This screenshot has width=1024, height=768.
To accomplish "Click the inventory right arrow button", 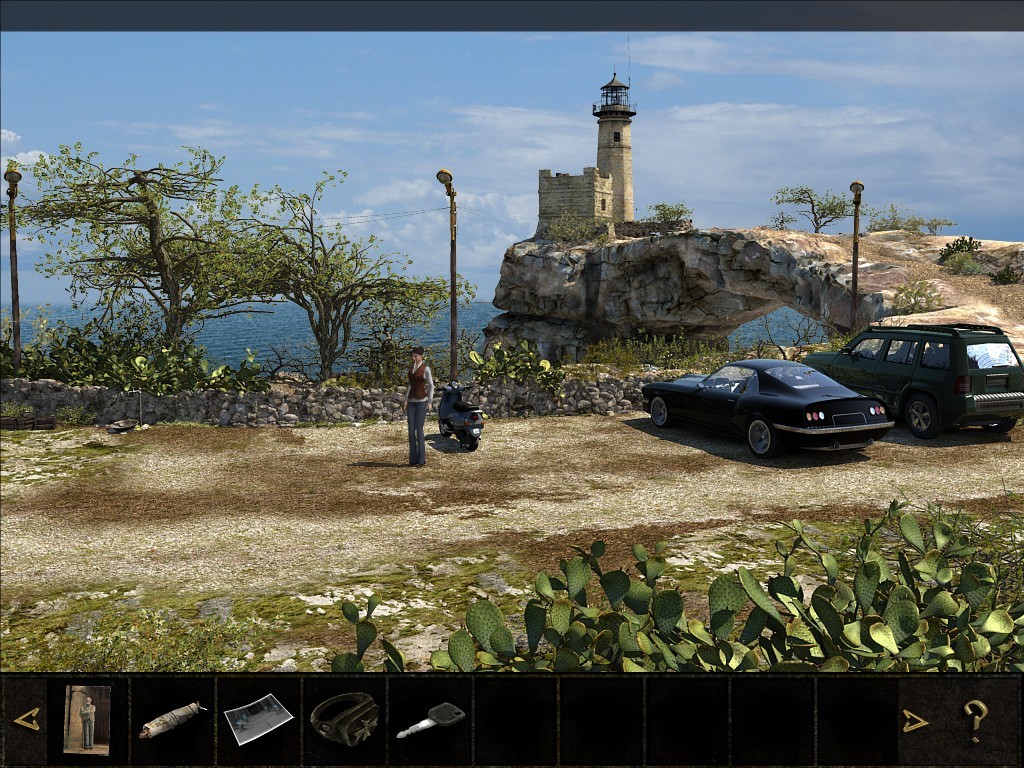I will [x=915, y=720].
